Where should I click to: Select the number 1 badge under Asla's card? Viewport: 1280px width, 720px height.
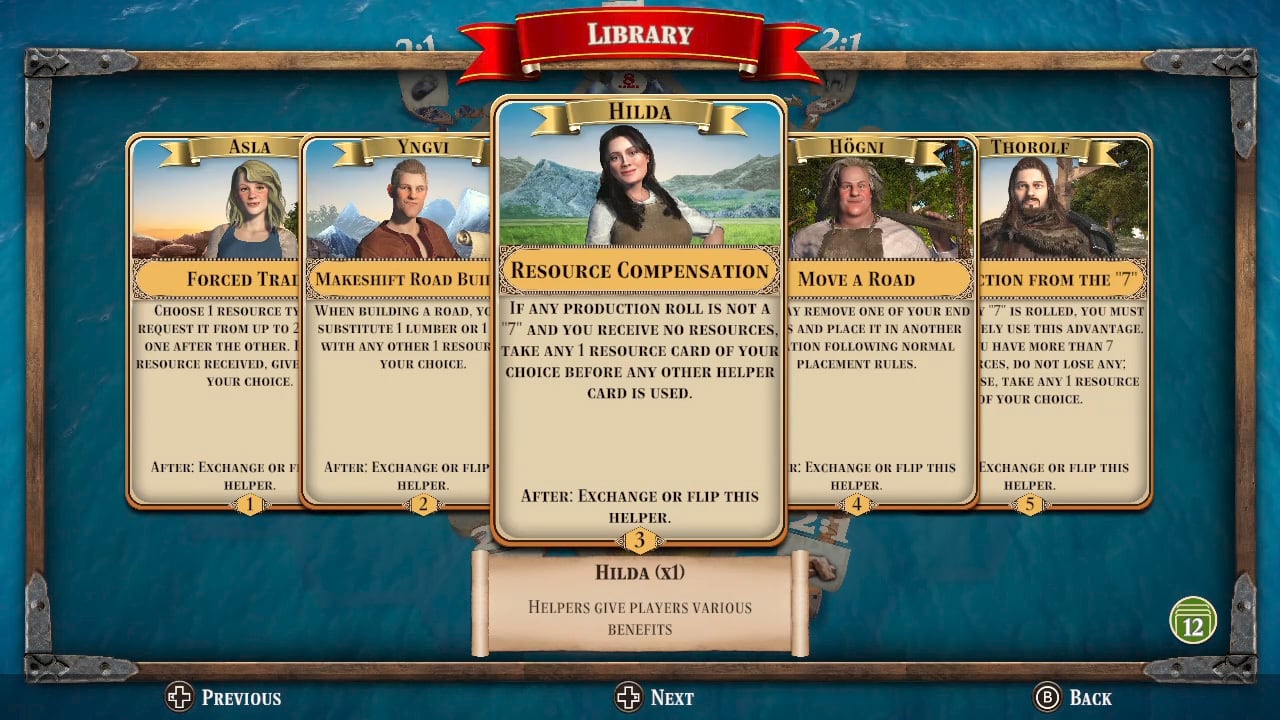pyautogui.click(x=249, y=505)
